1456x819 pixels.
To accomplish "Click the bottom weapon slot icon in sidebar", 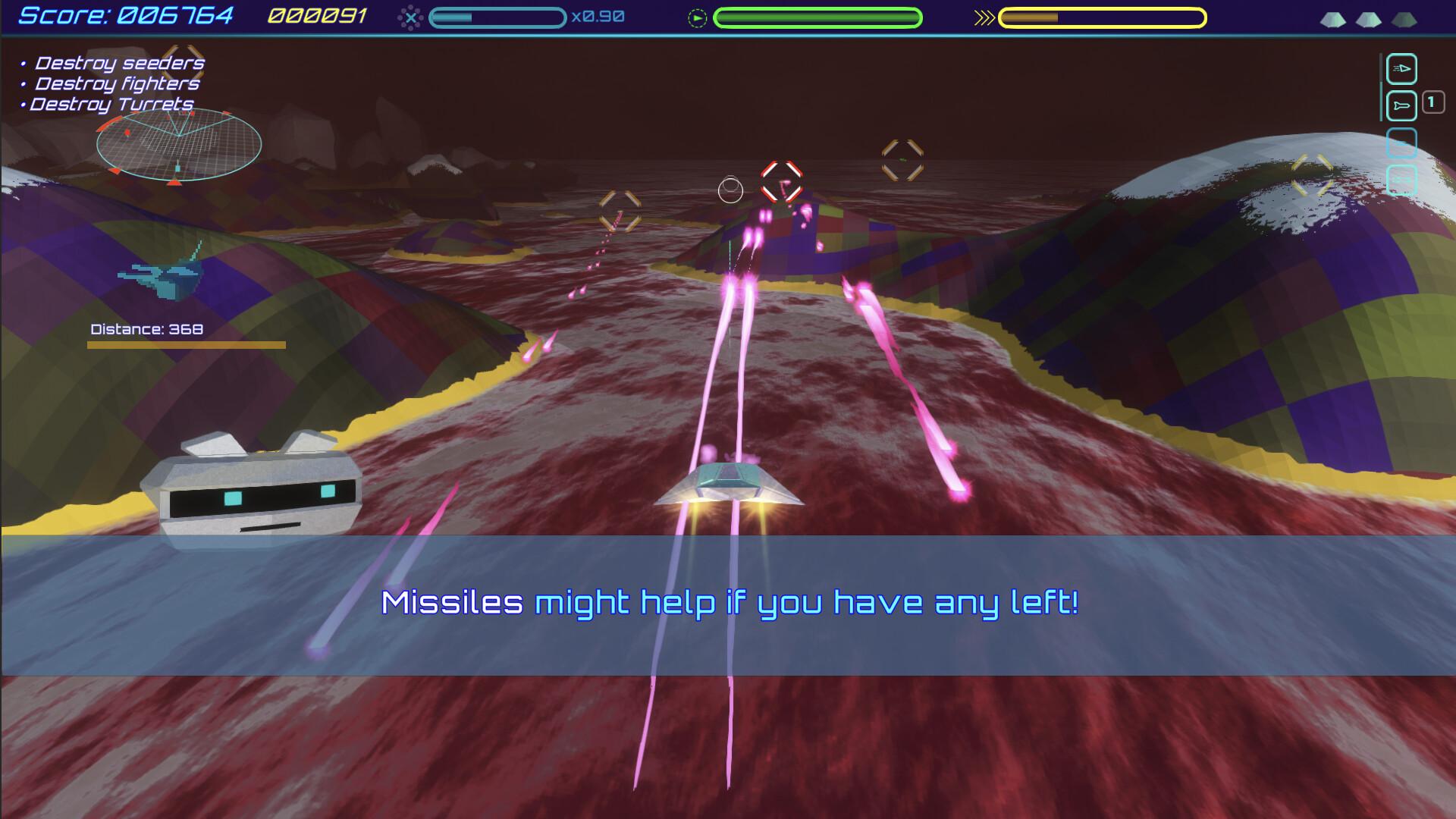I will click(x=1403, y=177).
